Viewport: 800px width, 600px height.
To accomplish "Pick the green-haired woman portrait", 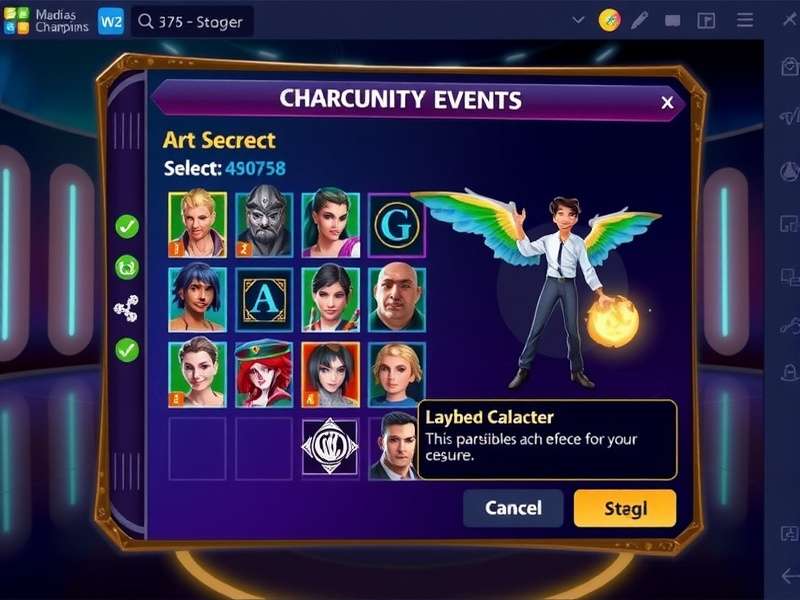I will 331,224.
